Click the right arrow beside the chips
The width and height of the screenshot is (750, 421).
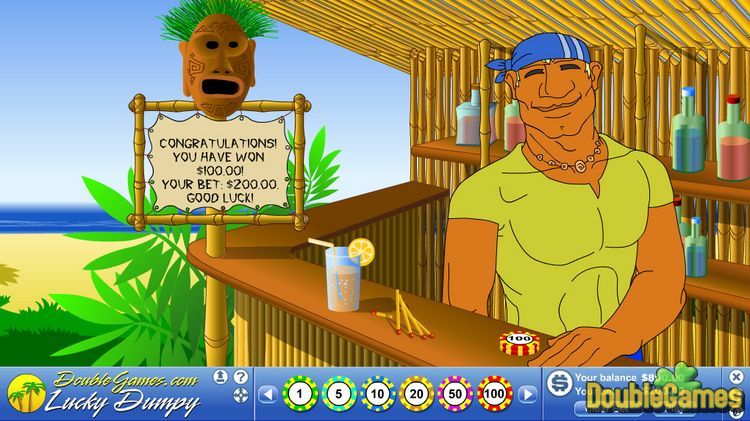click(528, 394)
